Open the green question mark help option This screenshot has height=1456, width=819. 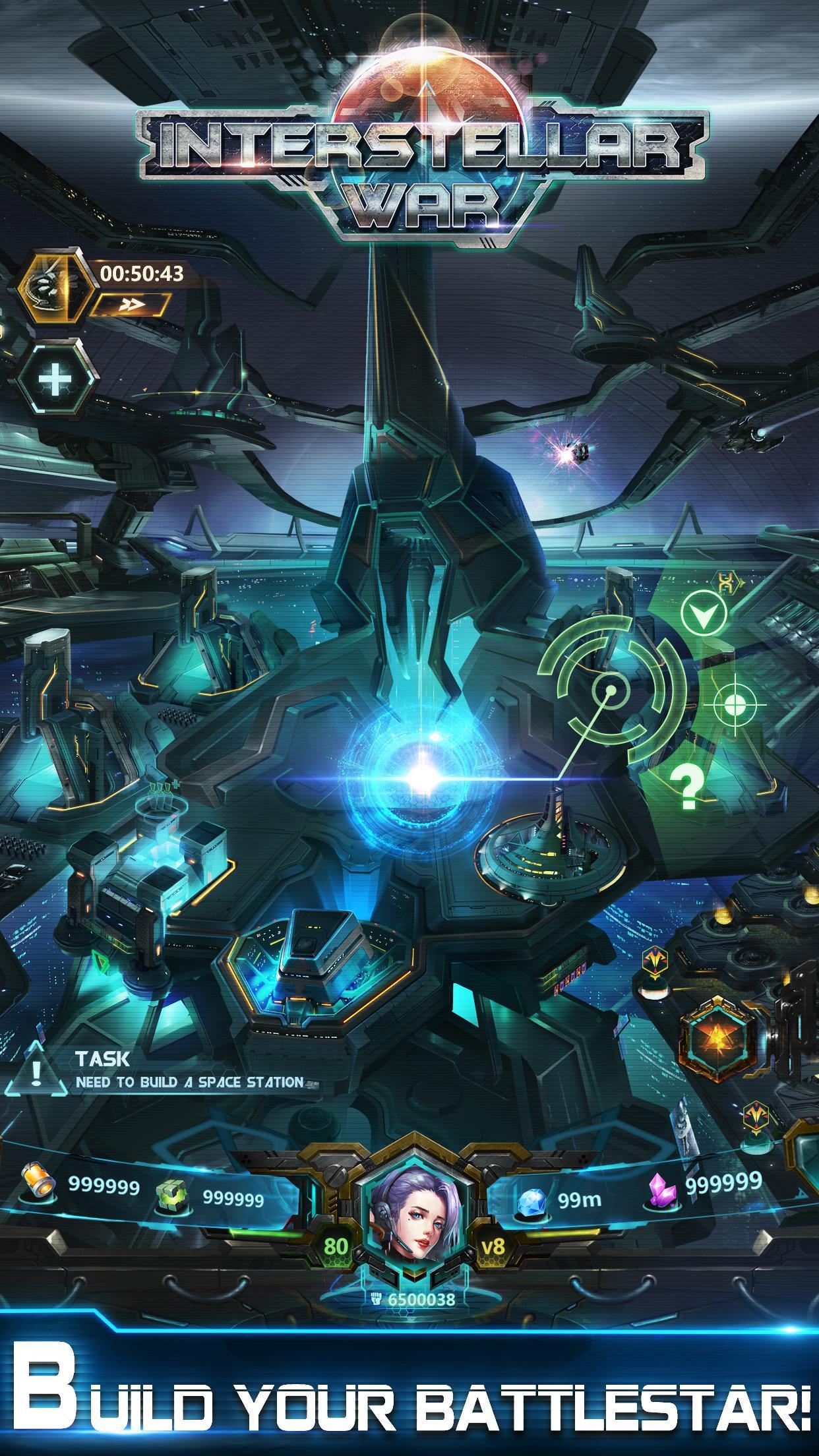point(687,788)
